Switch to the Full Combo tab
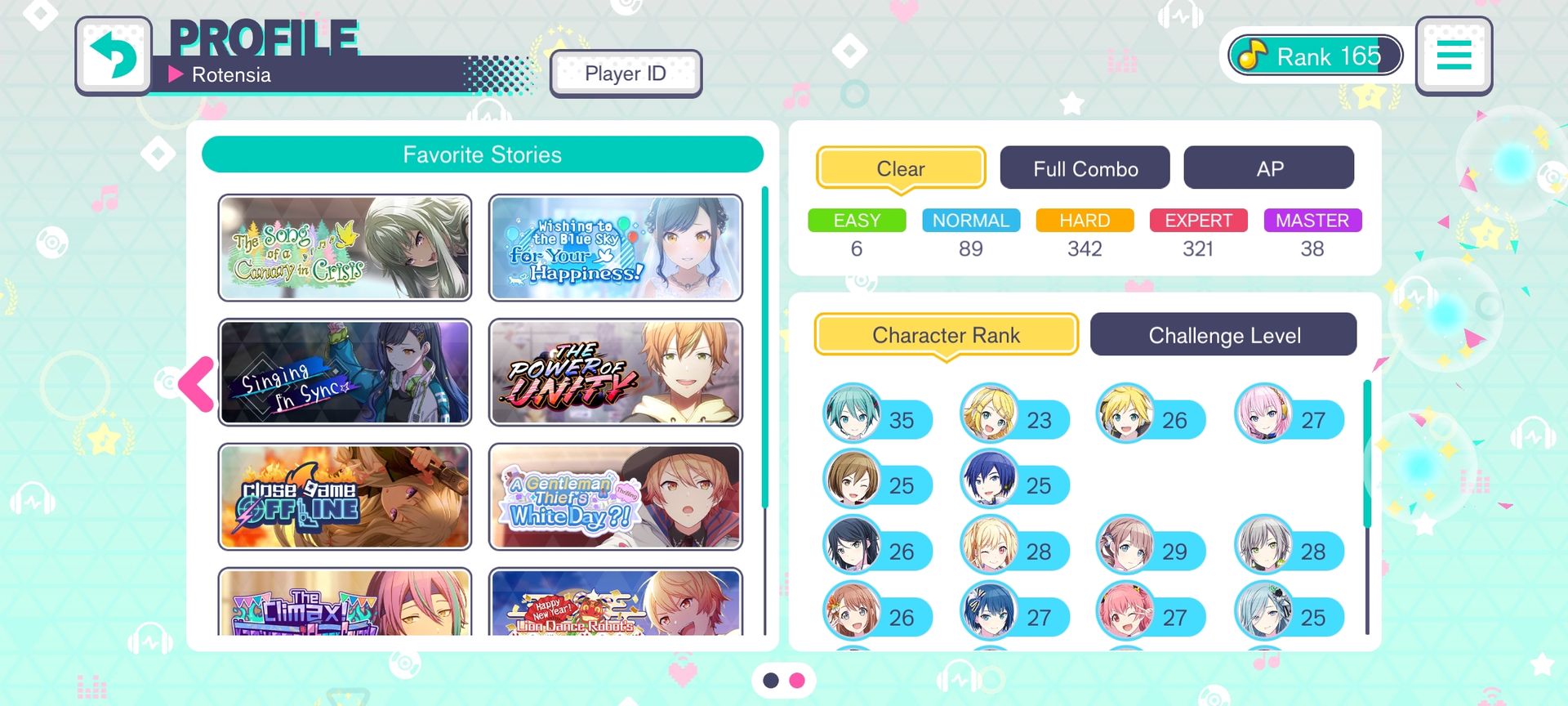 point(1085,168)
